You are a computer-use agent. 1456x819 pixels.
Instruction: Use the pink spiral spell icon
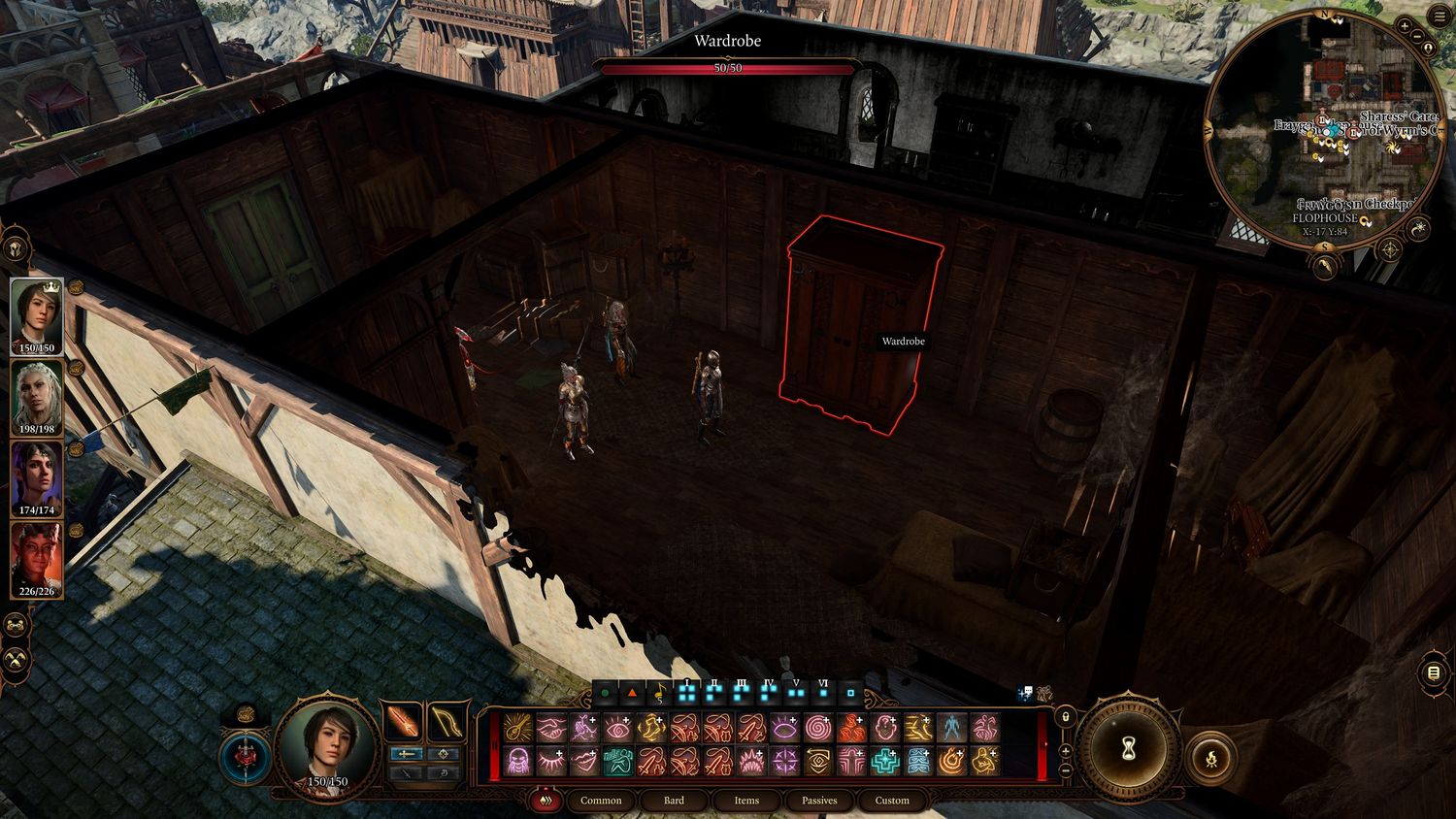point(817,728)
